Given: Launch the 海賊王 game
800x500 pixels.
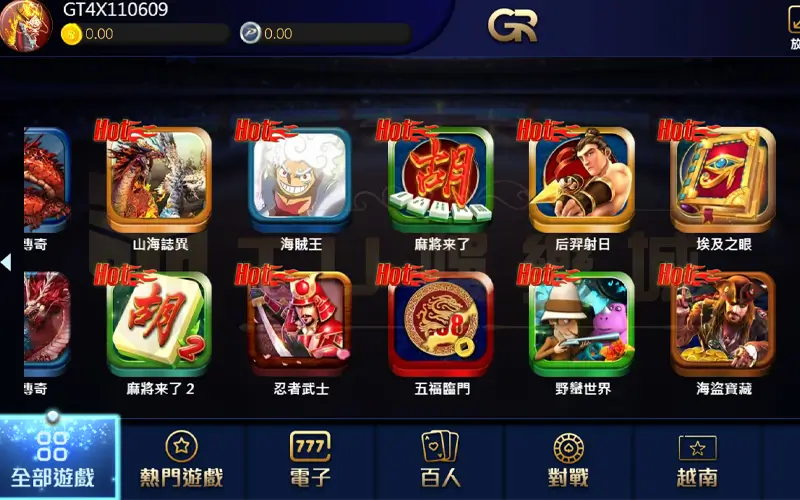Looking at the screenshot, I should coord(299,176).
